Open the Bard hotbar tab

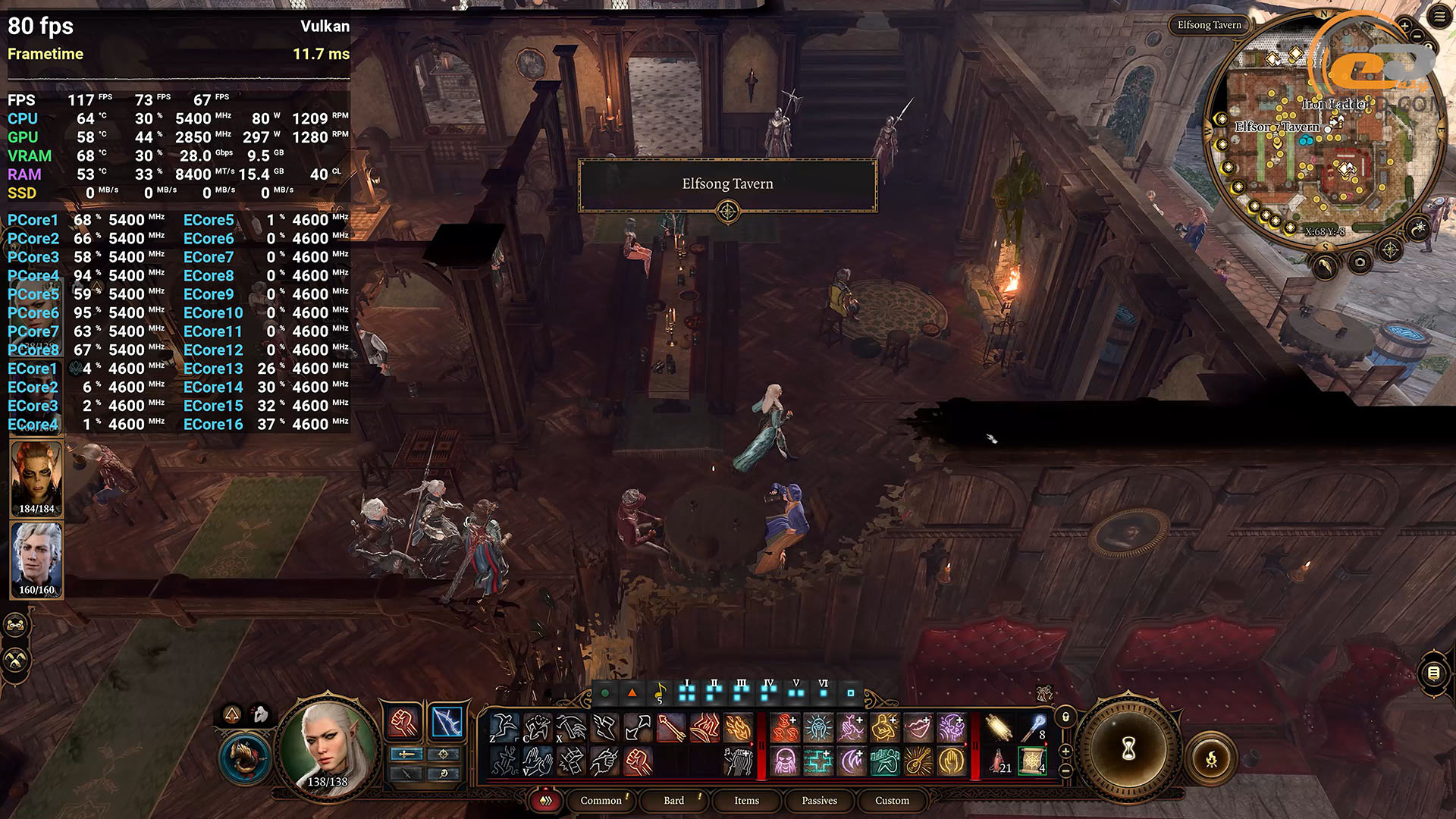pyautogui.click(x=673, y=800)
